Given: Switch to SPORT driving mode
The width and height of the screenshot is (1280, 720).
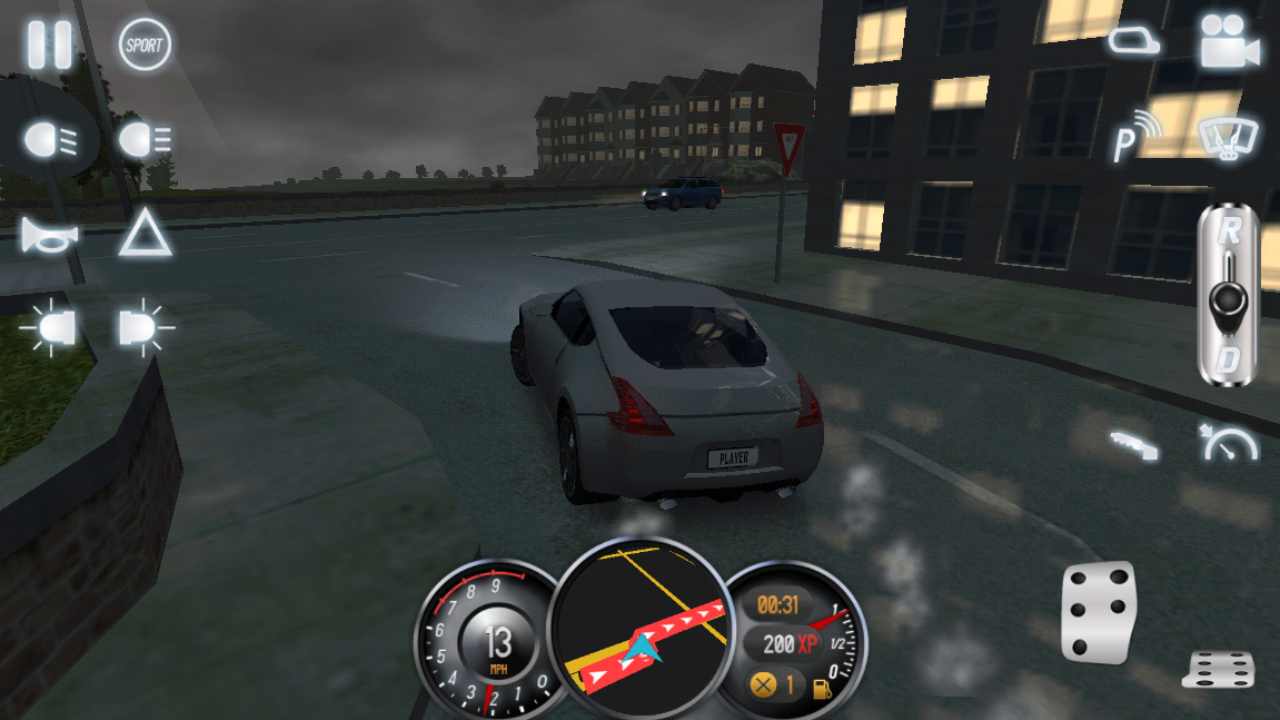Looking at the screenshot, I should click(x=143, y=45).
